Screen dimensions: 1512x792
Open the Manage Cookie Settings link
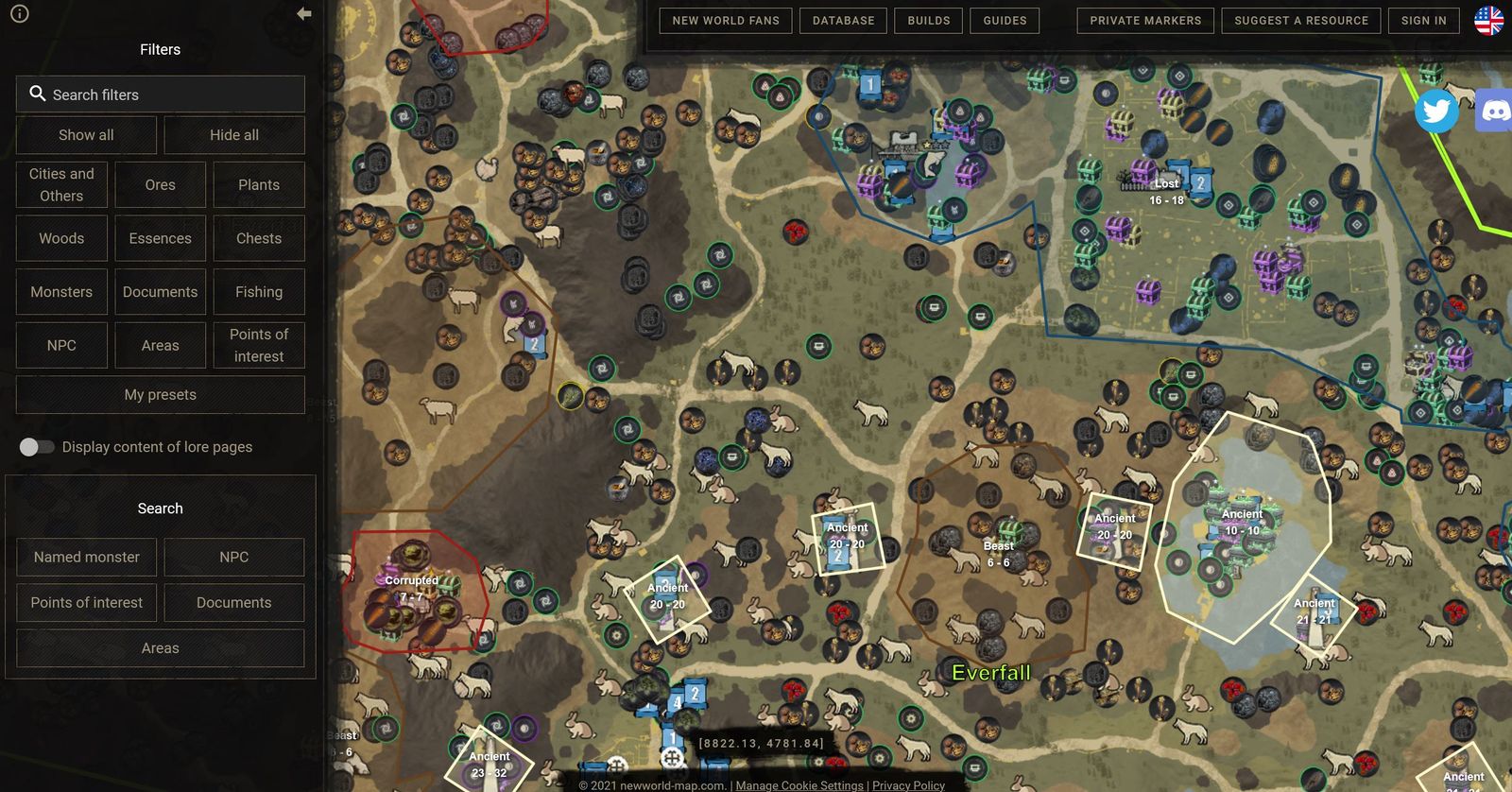[x=799, y=785]
